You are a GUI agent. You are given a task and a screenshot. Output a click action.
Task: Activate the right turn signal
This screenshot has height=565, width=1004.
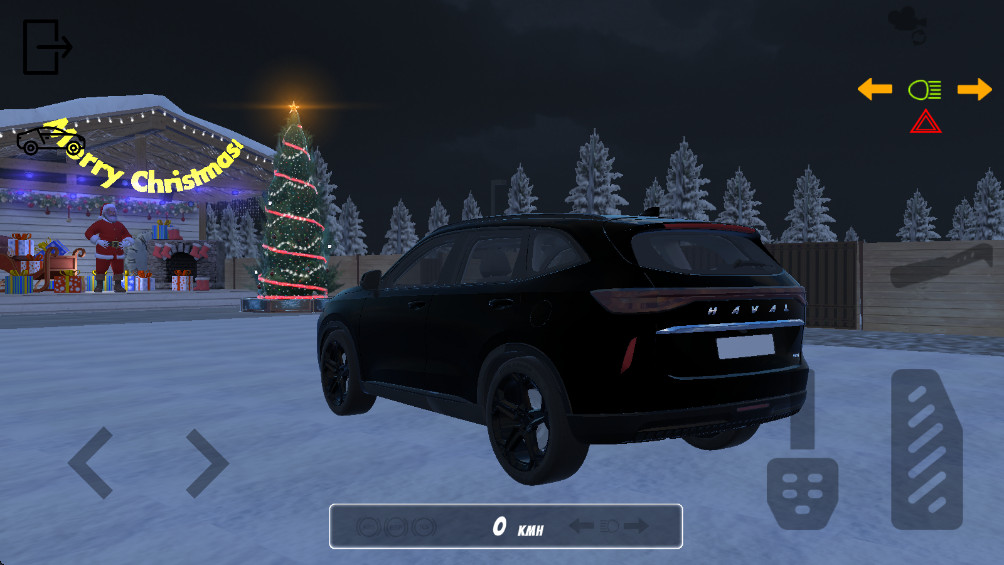coord(974,90)
